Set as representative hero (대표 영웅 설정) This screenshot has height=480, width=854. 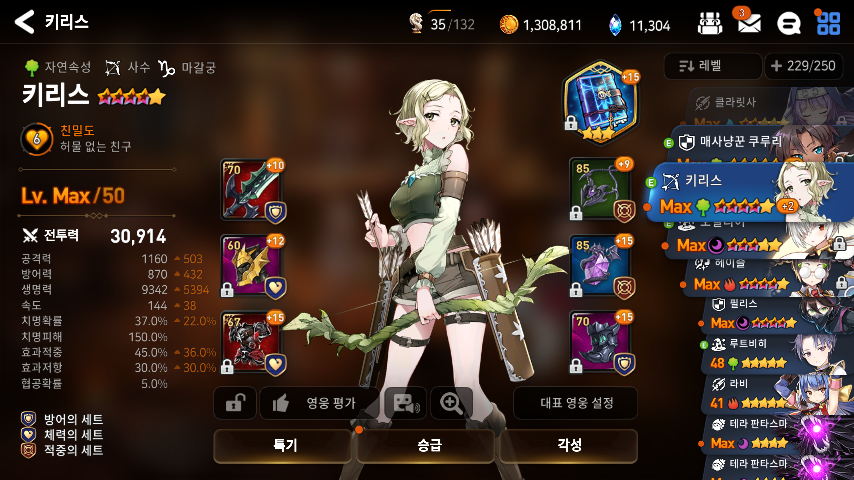(x=575, y=403)
